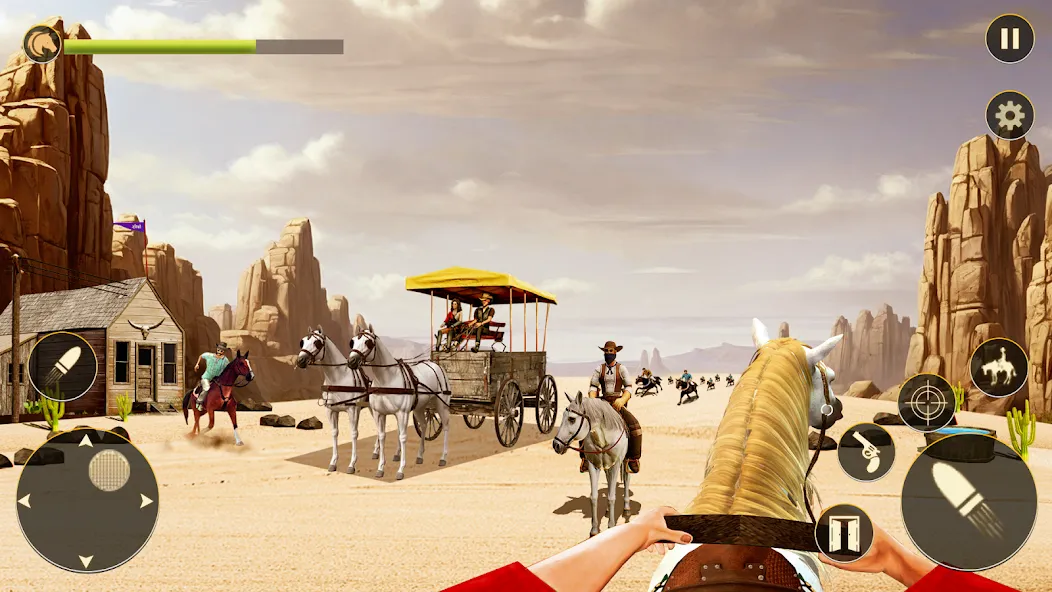Select the revolver weapon icon
This screenshot has width=1052, height=592.
pos(866,452)
